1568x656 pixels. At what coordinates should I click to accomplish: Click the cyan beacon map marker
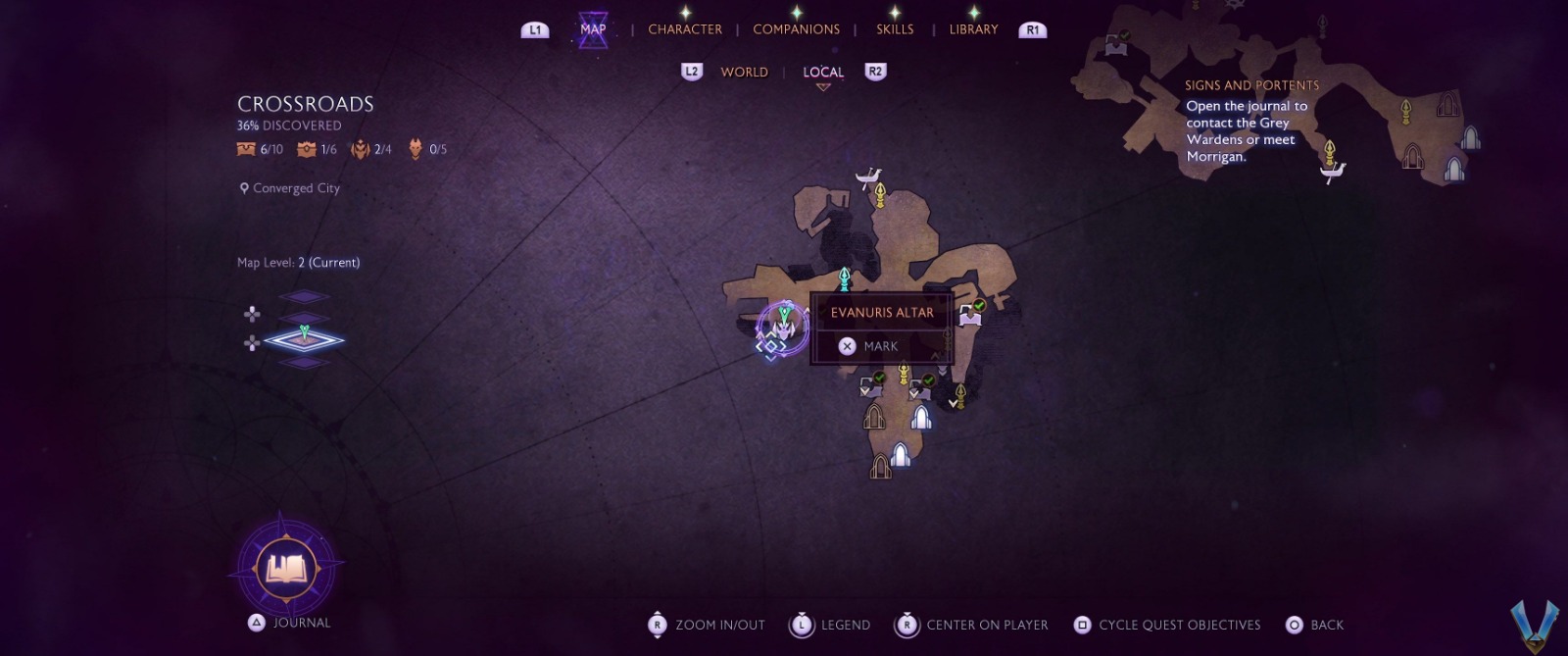click(x=844, y=278)
